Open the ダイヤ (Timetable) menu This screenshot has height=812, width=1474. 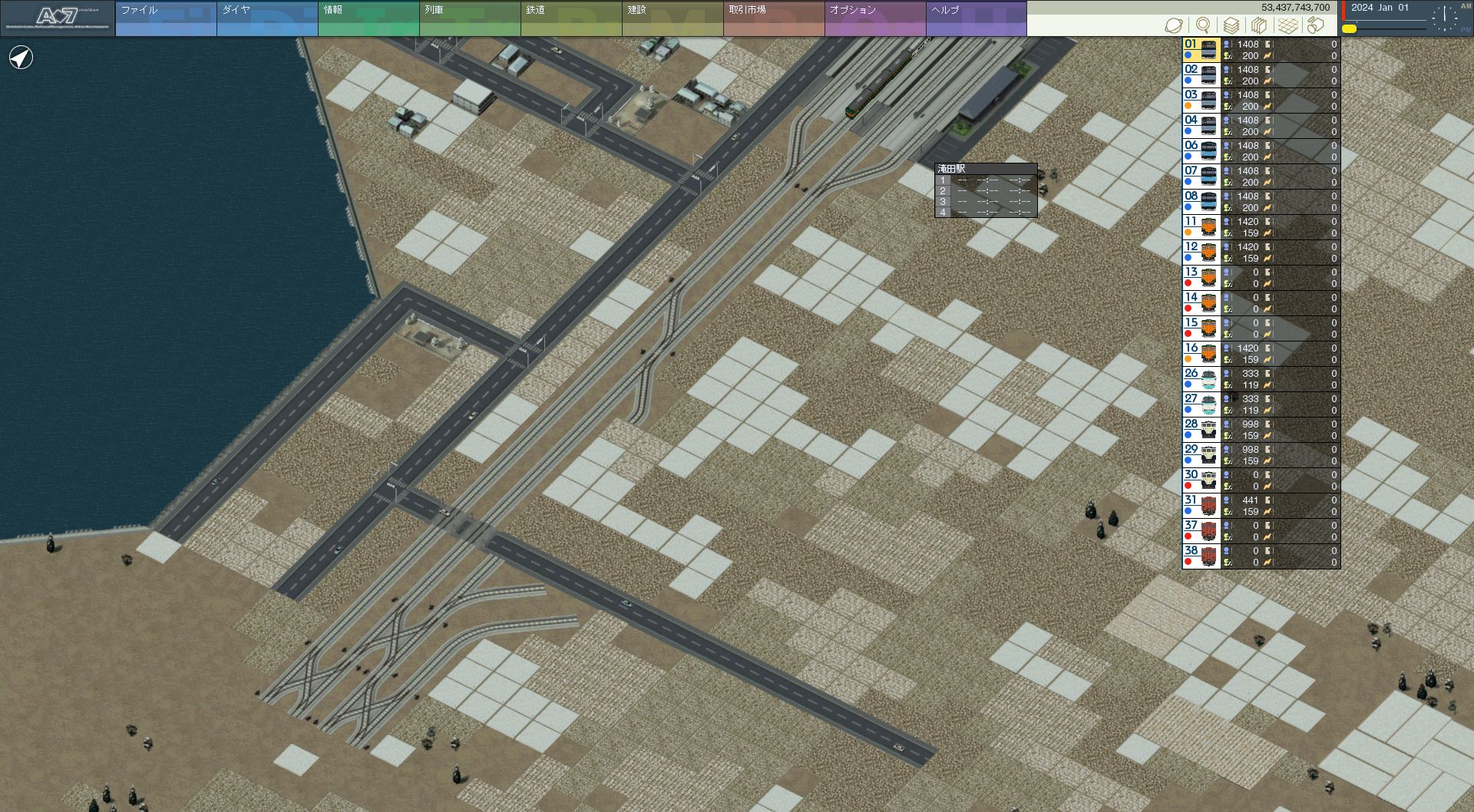[x=266, y=18]
